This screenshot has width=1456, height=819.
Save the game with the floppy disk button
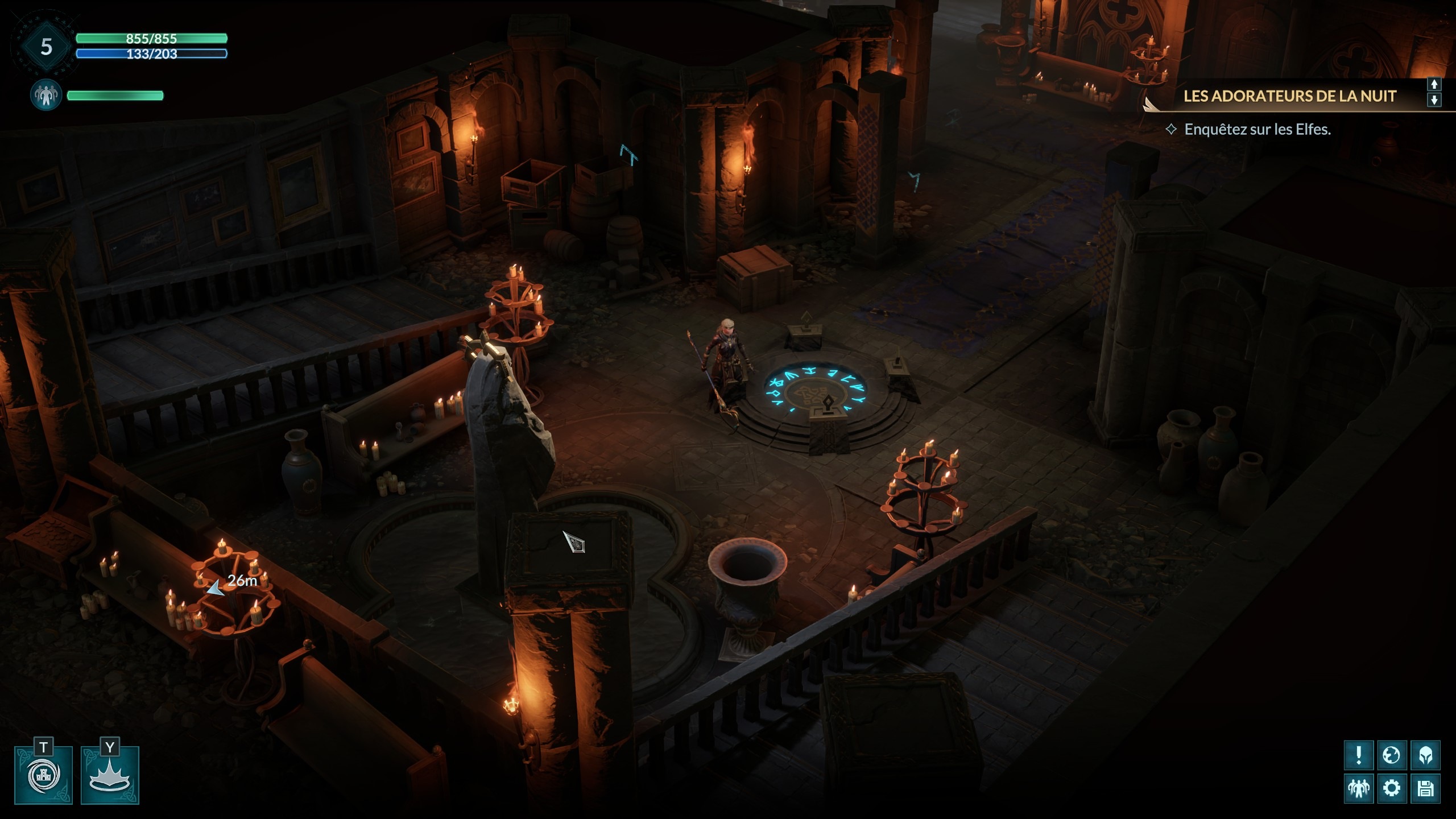coord(1425,788)
